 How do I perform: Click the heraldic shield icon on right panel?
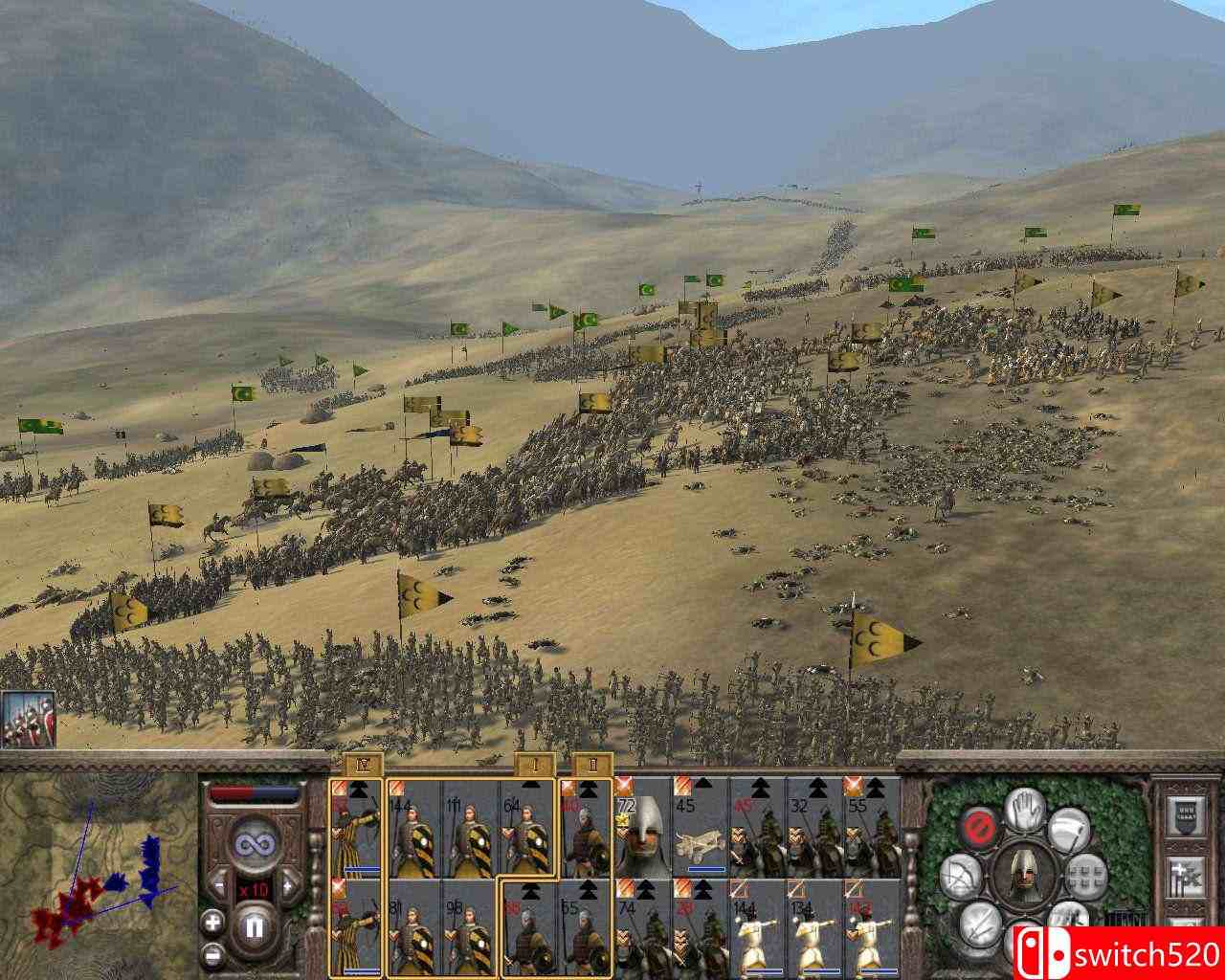click(x=1186, y=813)
